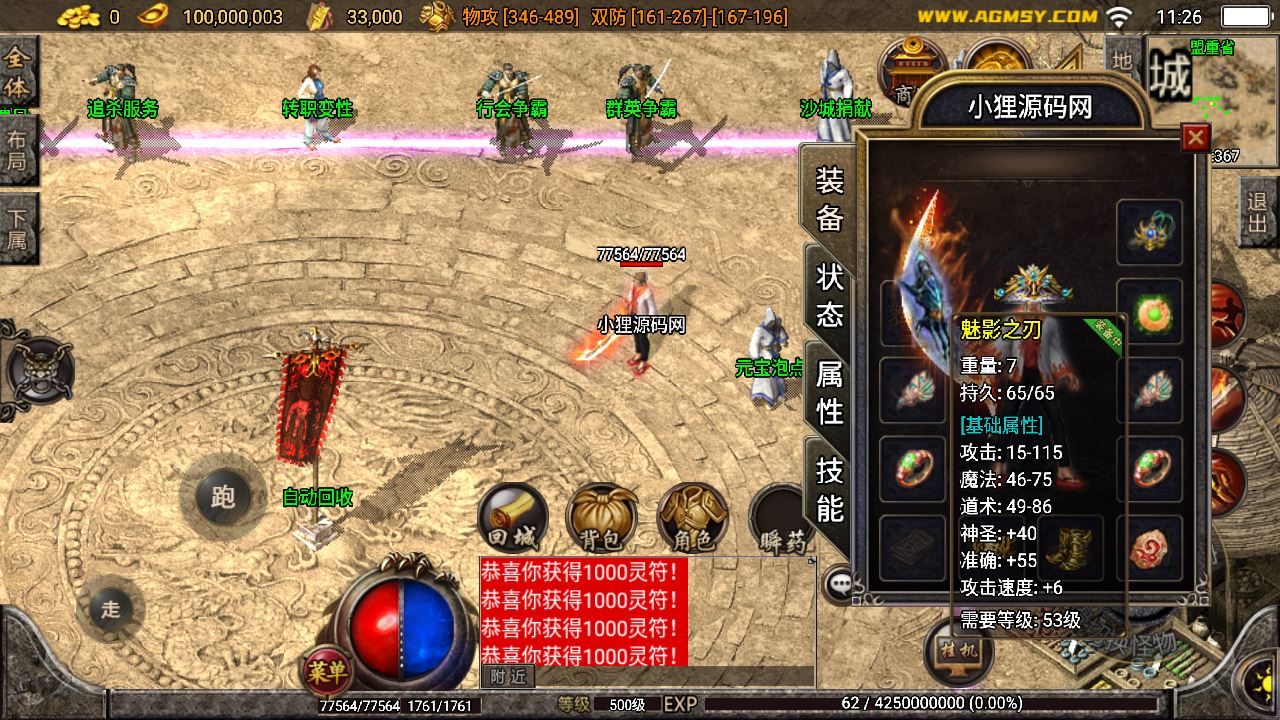Select the boots equipment slot
The width and height of the screenshot is (1280, 720).
pos(1070,547)
